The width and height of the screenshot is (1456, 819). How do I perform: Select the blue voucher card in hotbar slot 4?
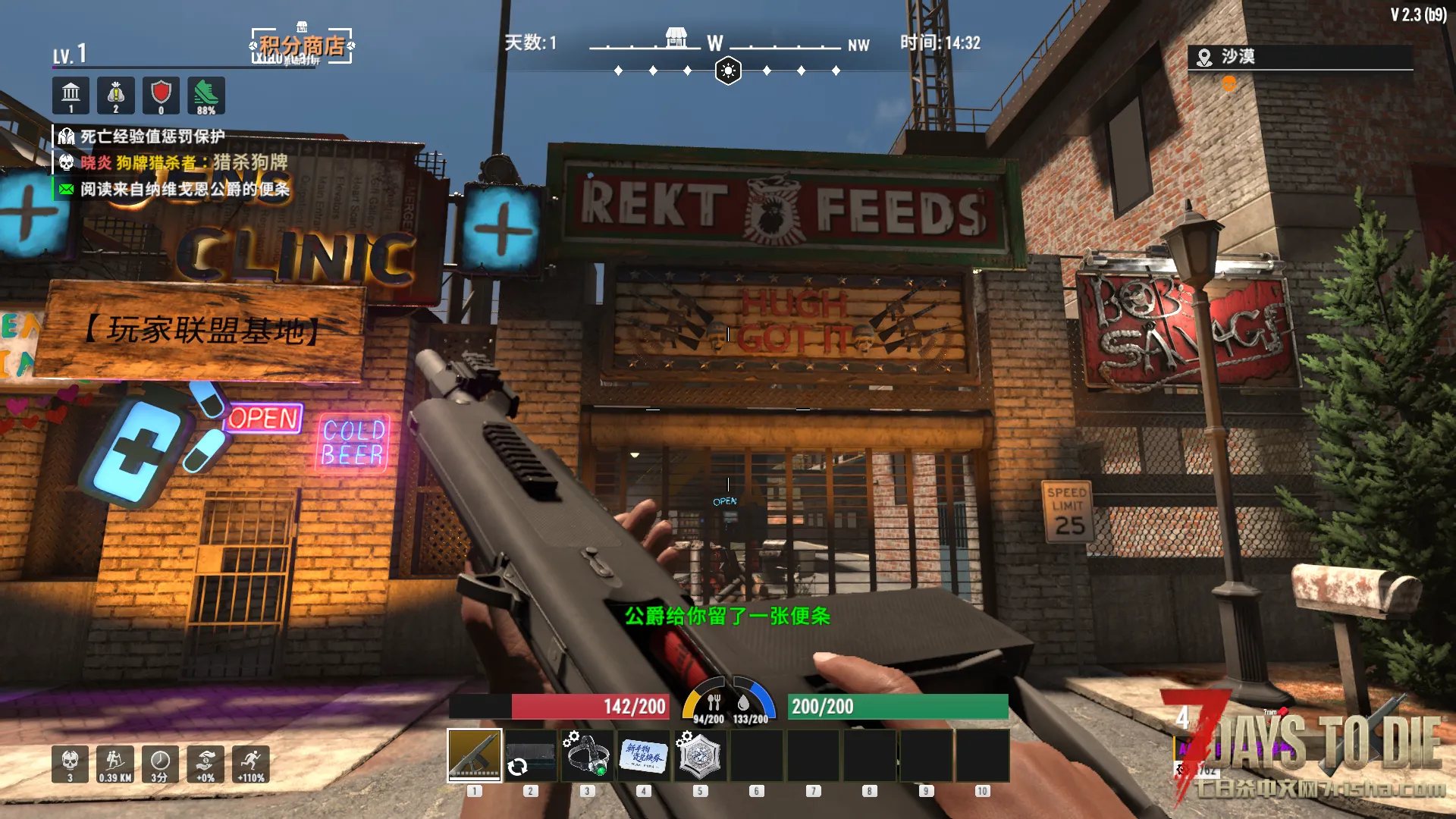pos(644,755)
